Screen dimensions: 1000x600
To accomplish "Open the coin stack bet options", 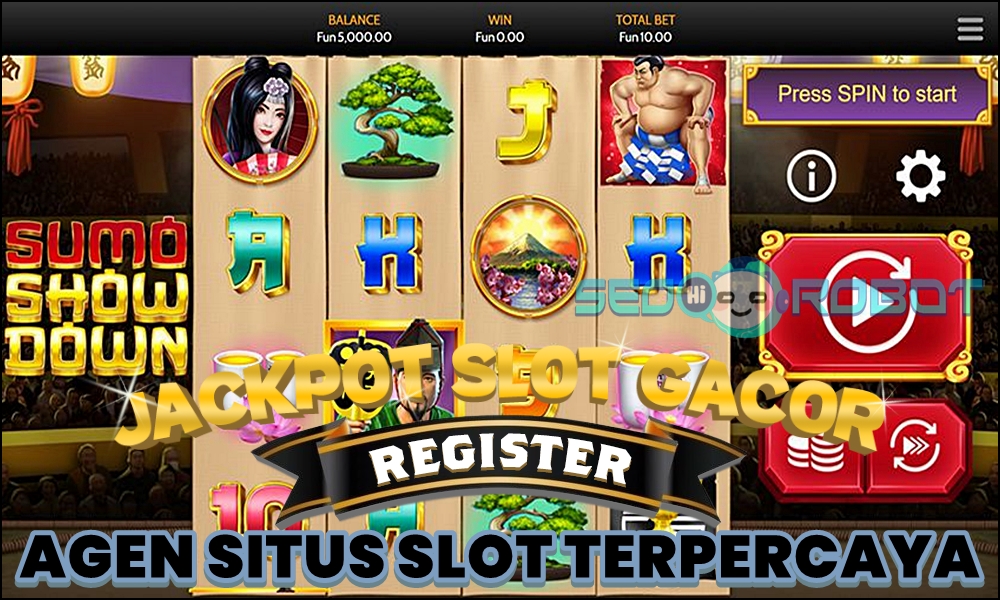I will [814, 450].
